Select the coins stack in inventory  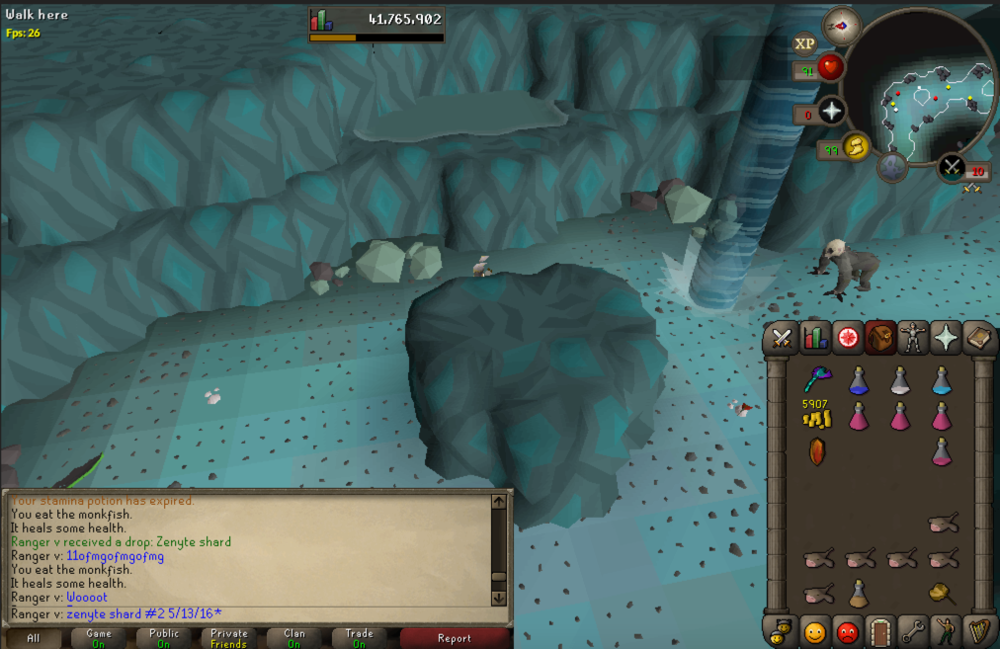tap(817, 418)
